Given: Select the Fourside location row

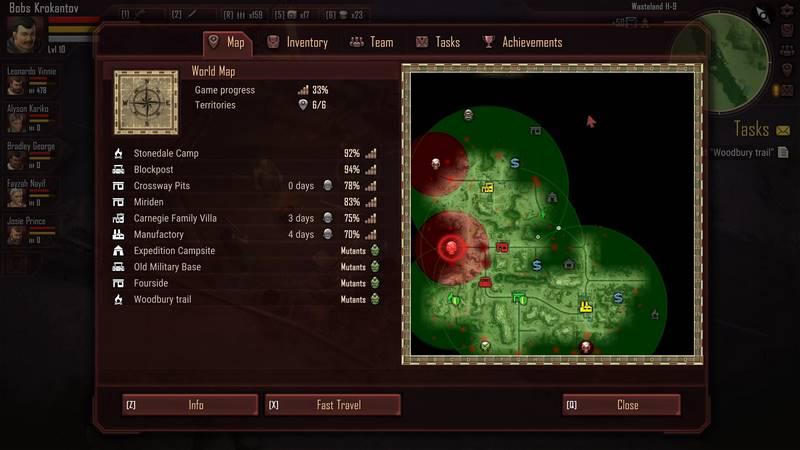Looking at the screenshot, I should click(x=153, y=283).
